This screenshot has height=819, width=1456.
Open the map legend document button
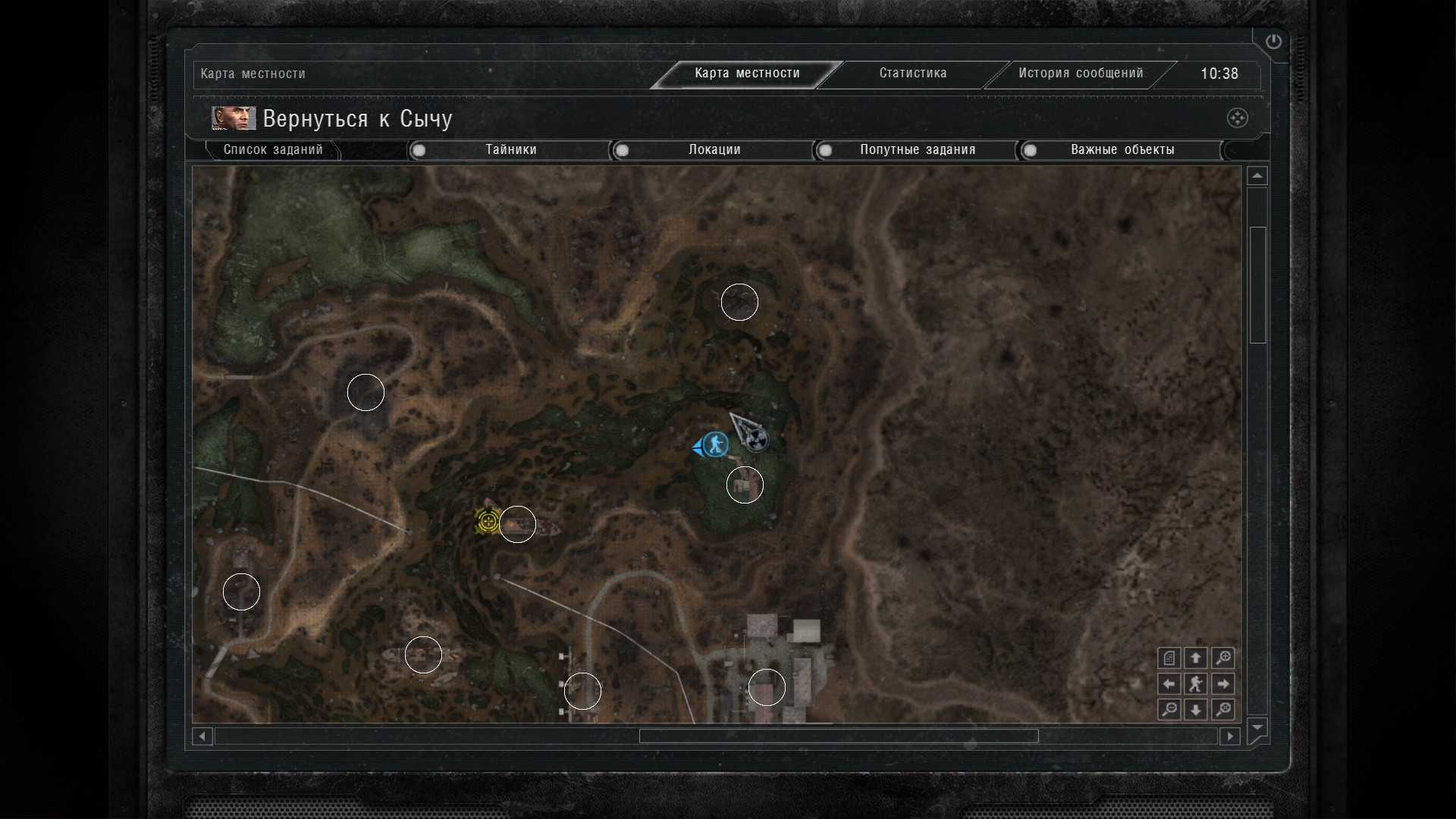(x=1169, y=658)
